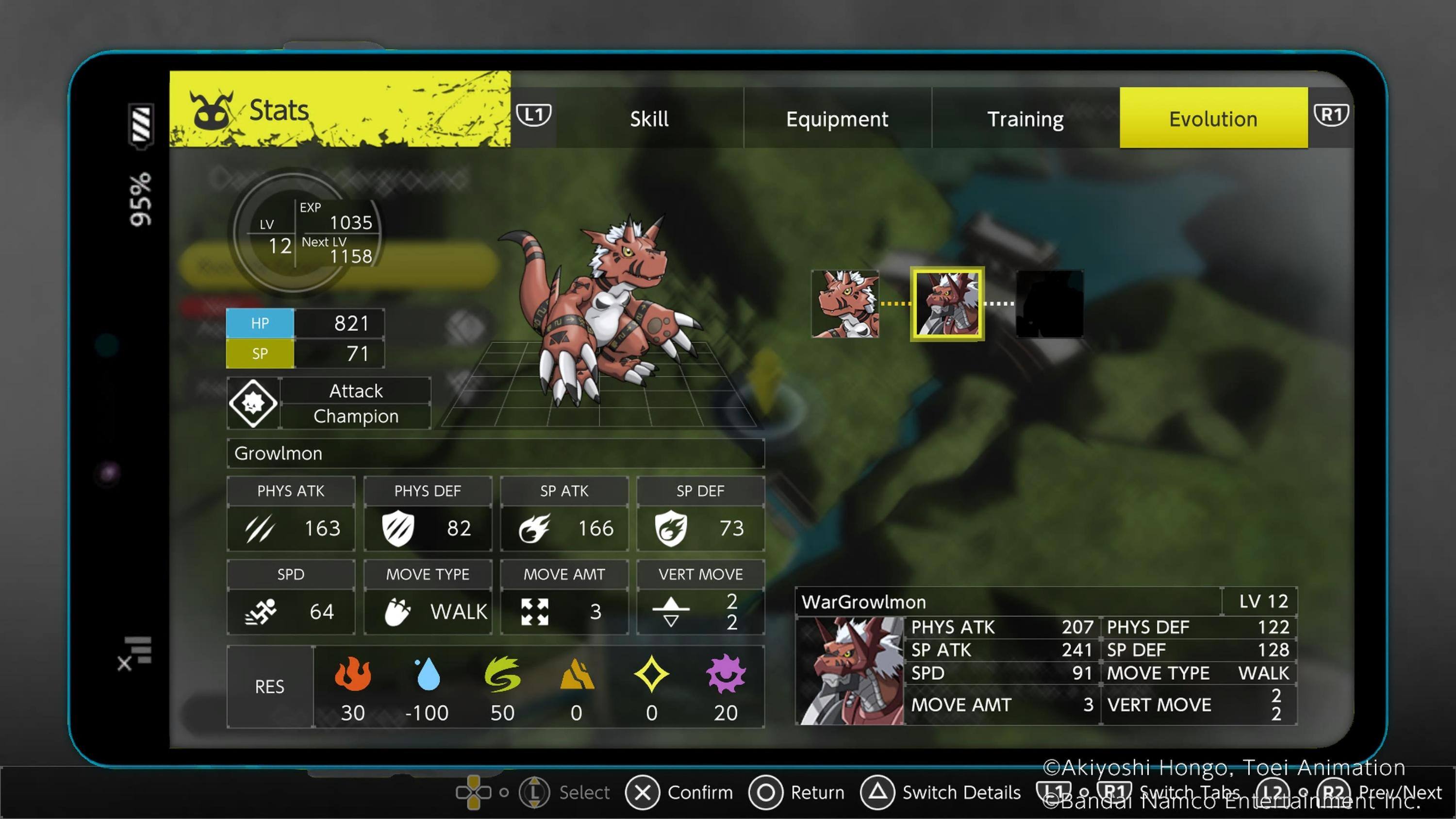Image resolution: width=1456 pixels, height=819 pixels.
Task: Click the Stats header banner
Action: 340,109
